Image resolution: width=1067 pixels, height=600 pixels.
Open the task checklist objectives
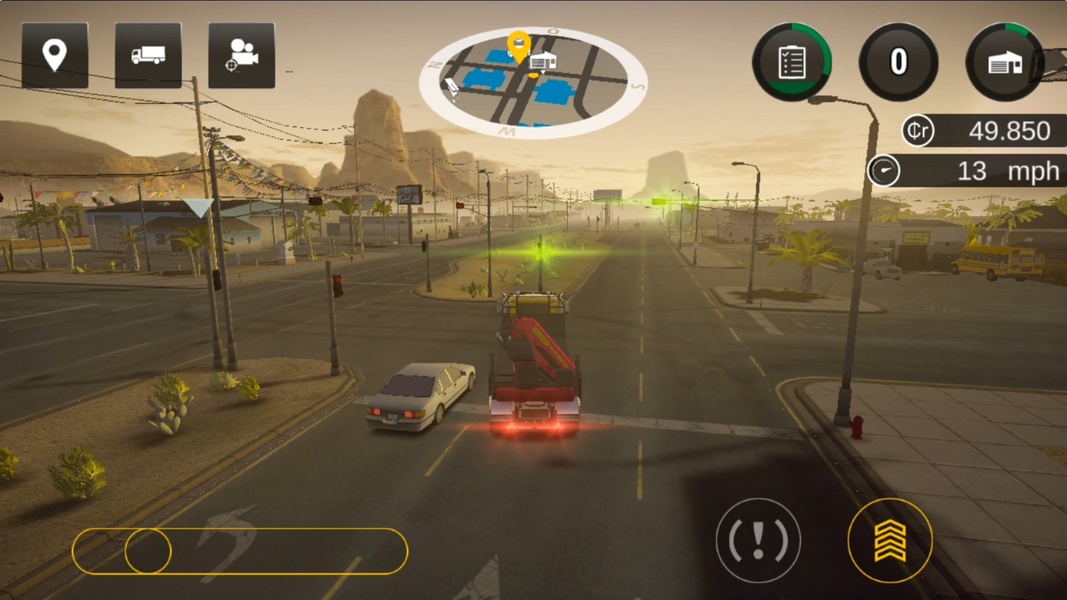(x=792, y=62)
